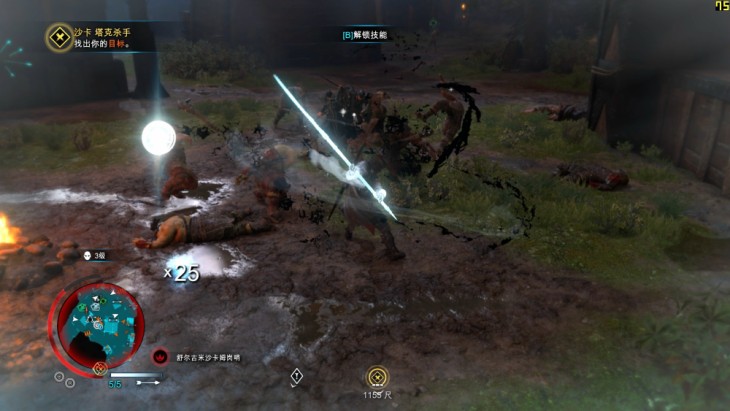Open the circular minimap
This screenshot has height=411, width=730.
(100, 322)
